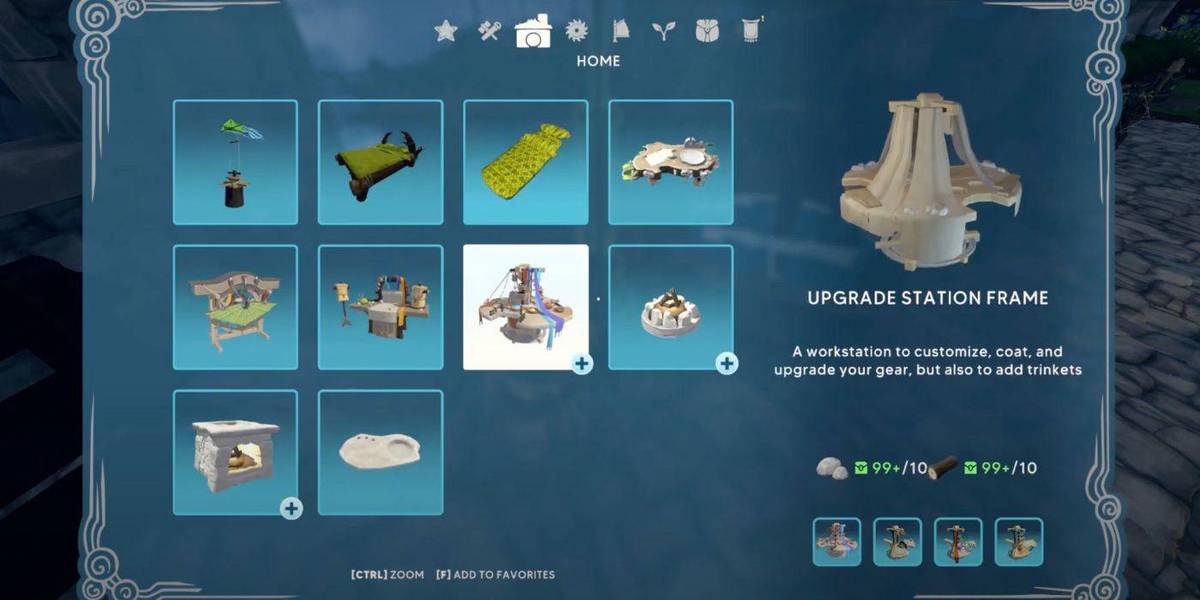
Task: Select the highlighted upgrade station tile
Action: coord(525,307)
